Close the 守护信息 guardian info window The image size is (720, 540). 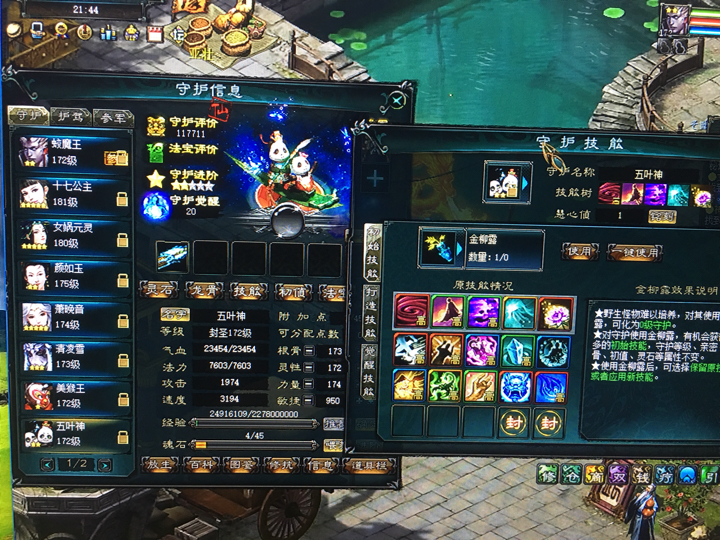click(398, 101)
